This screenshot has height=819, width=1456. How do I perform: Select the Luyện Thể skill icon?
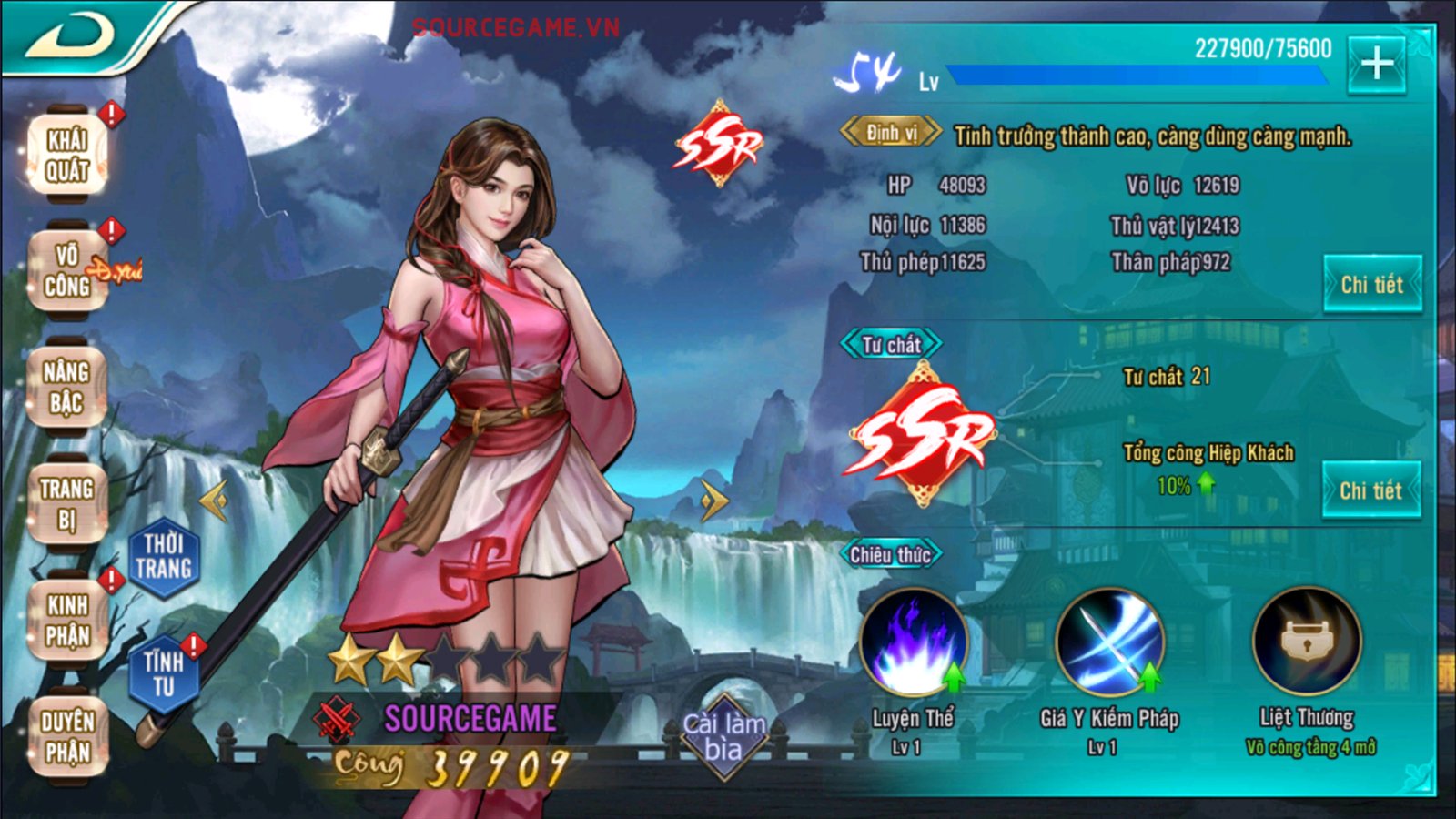click(914, 642)
